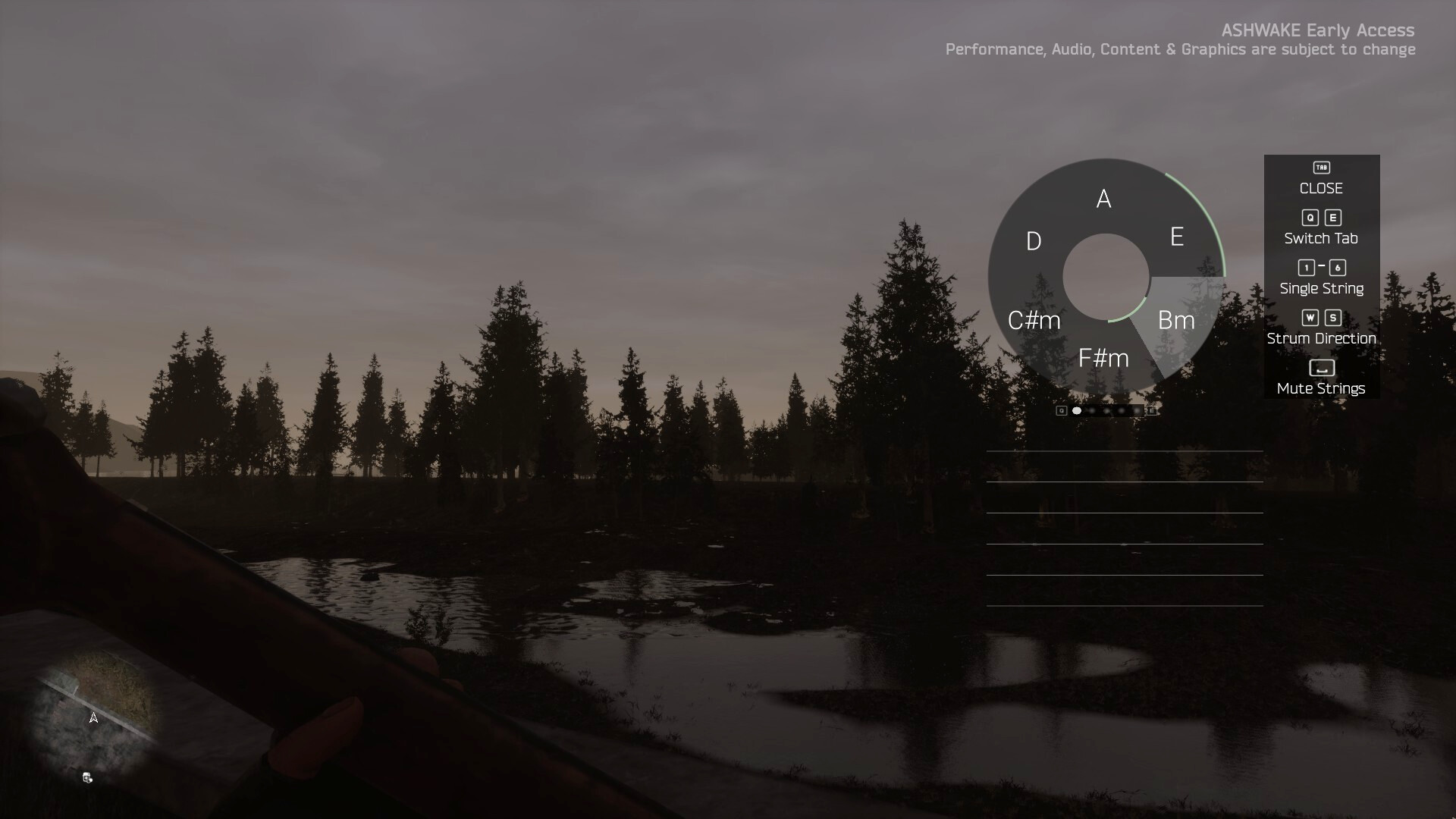Click the TAB key icon above CLOSE

[1320, 167]
